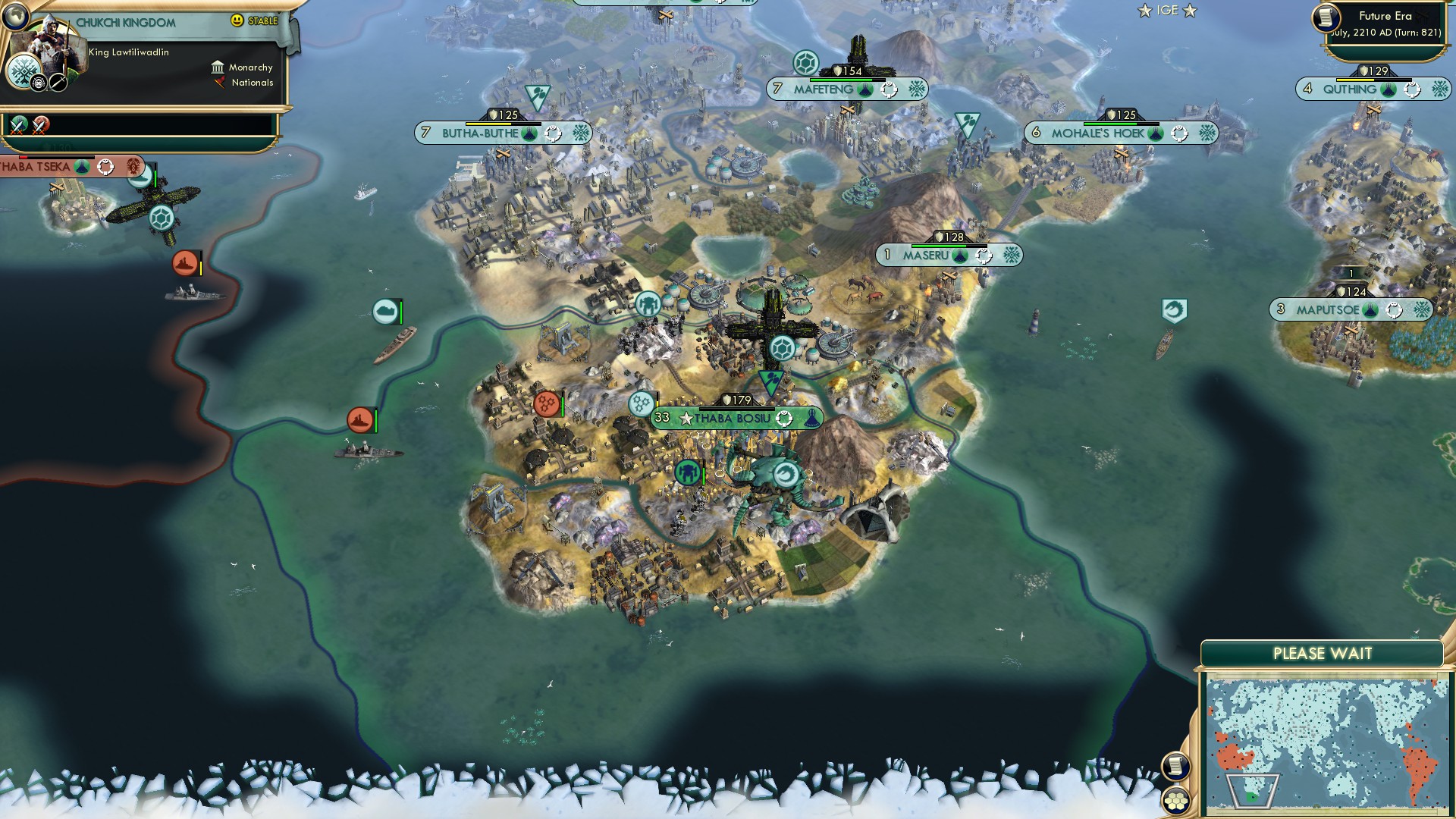This screenshot has width=1456, height=819.
Task: Click the population number 33 at Thaba Bosiu
Action: (x=661, y=418)
